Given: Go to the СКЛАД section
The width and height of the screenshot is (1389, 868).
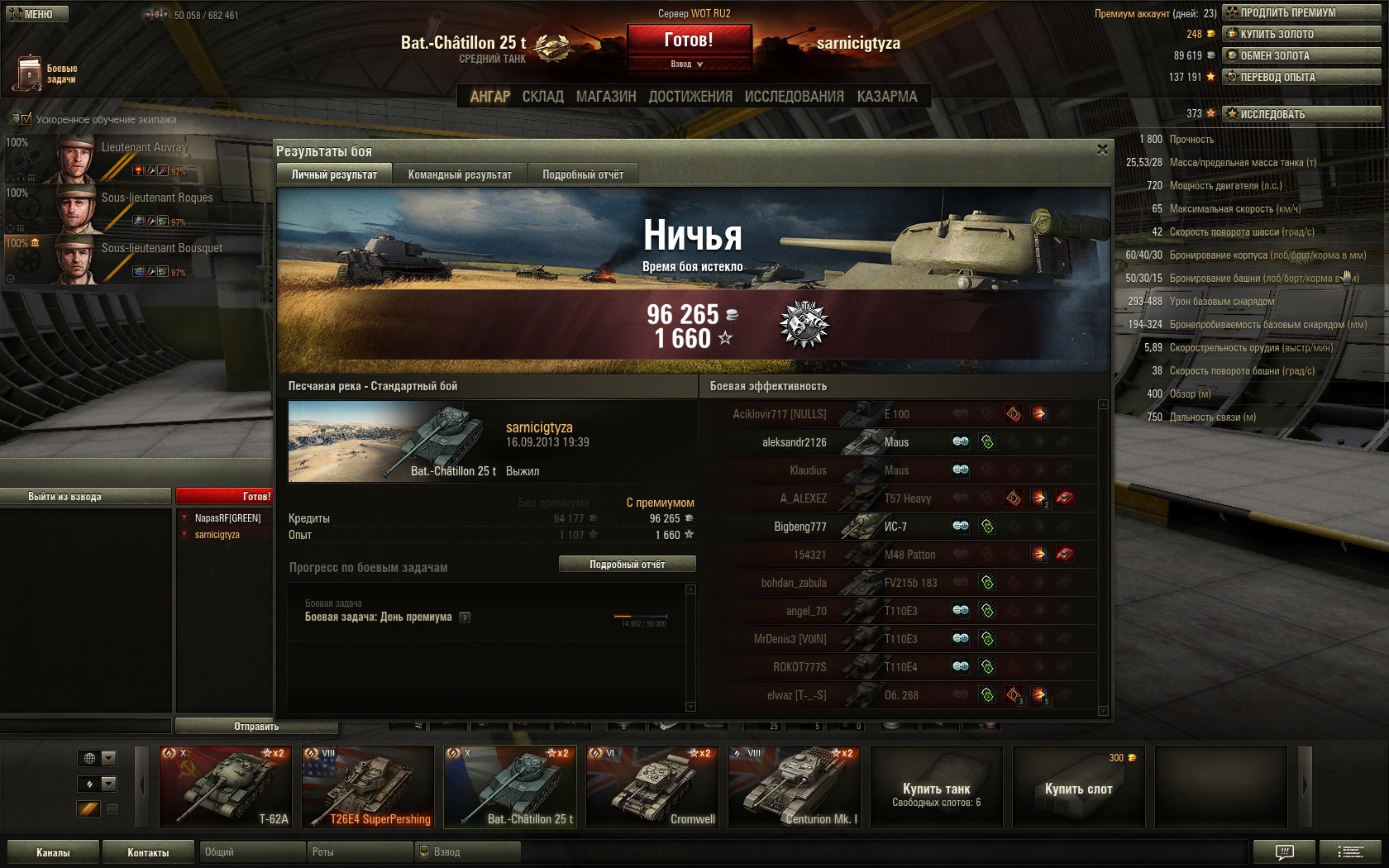Looking at the screenshot, I should coord(542,97).
